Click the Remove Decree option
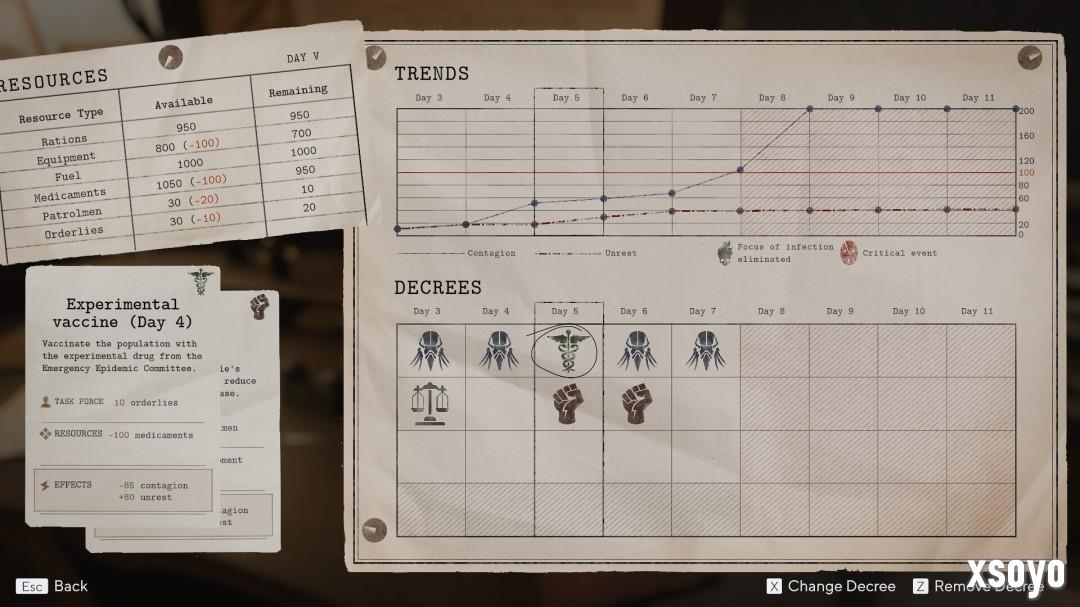Viewport: 1080px width, 607px height. click(x=979, y=586)
